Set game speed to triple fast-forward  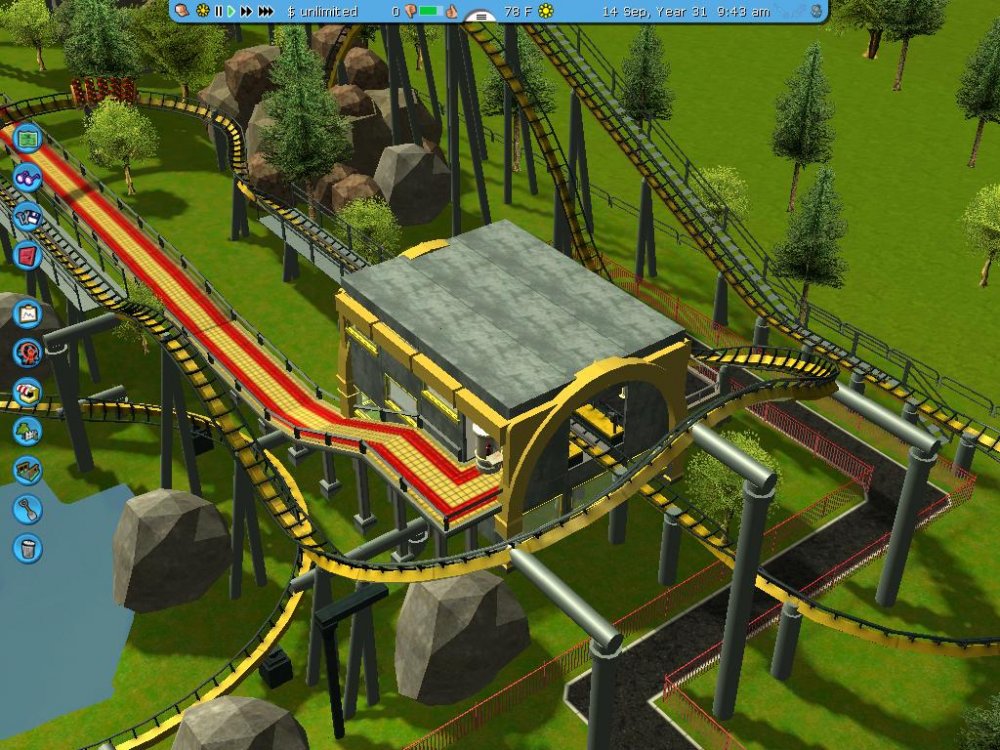[265, 11]
